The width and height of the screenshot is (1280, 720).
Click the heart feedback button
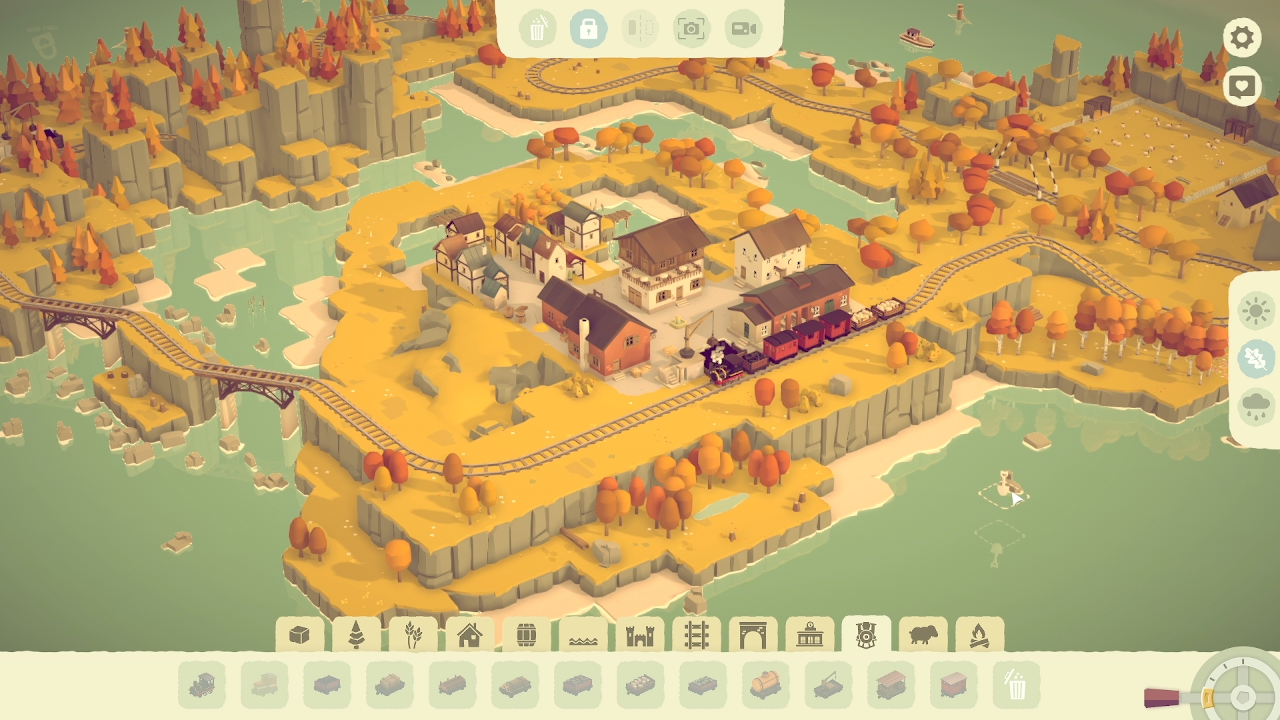(1242, 86)
